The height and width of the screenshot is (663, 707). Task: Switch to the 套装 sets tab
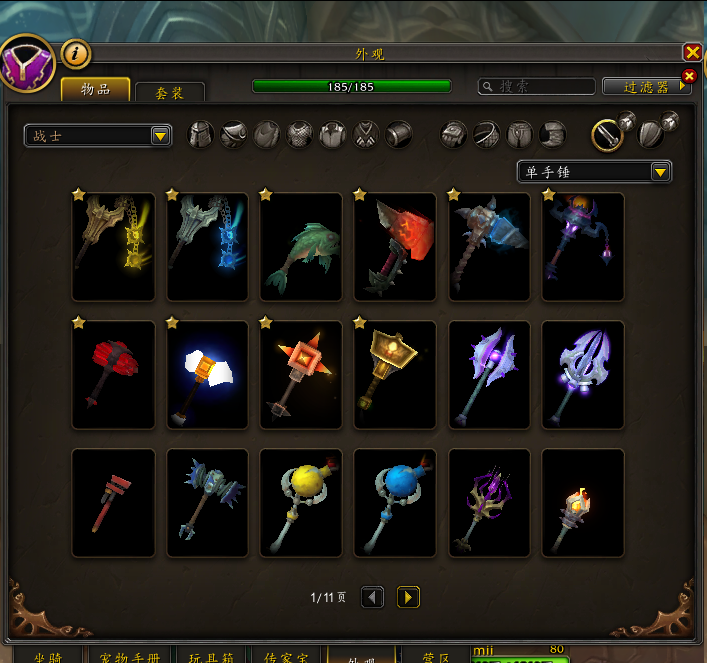170,92
